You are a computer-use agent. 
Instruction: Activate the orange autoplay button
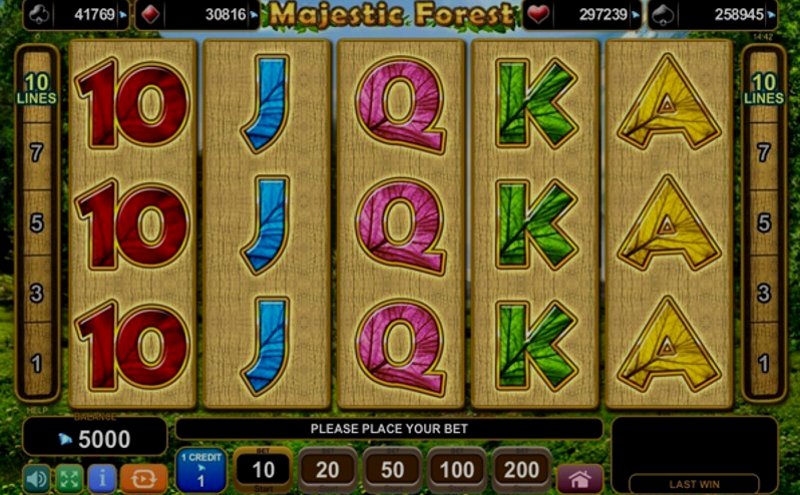click(x=143, y=479)
